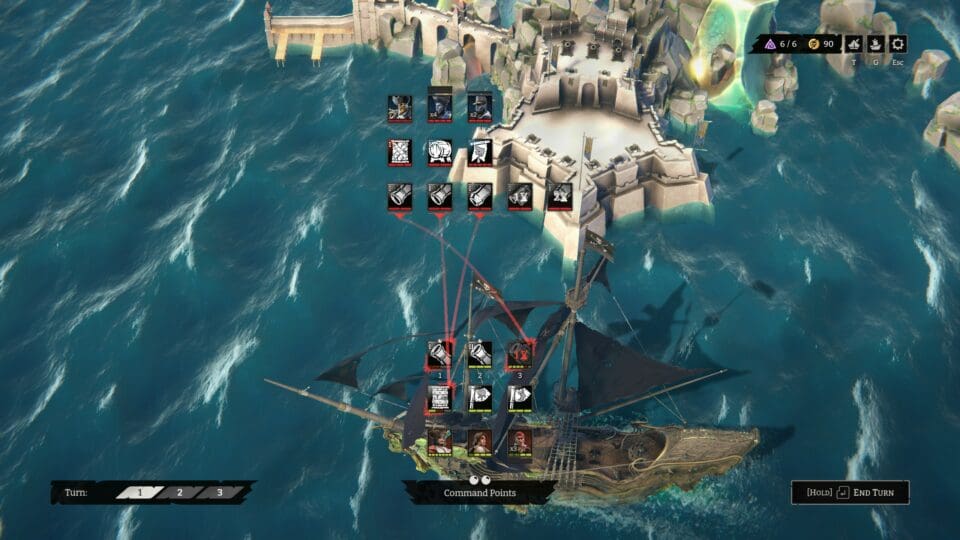This screenshot has height=540, width=960.
Task: Target the enemy fort's barrel icon
Action: 440,152
